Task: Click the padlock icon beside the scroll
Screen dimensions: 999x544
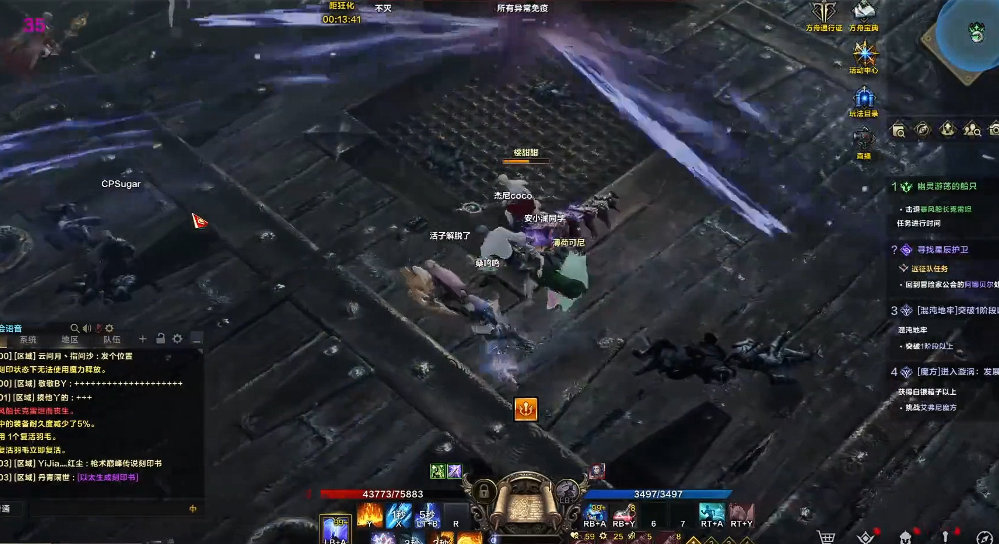Action: pyautogui.click(x=484, y=491)
